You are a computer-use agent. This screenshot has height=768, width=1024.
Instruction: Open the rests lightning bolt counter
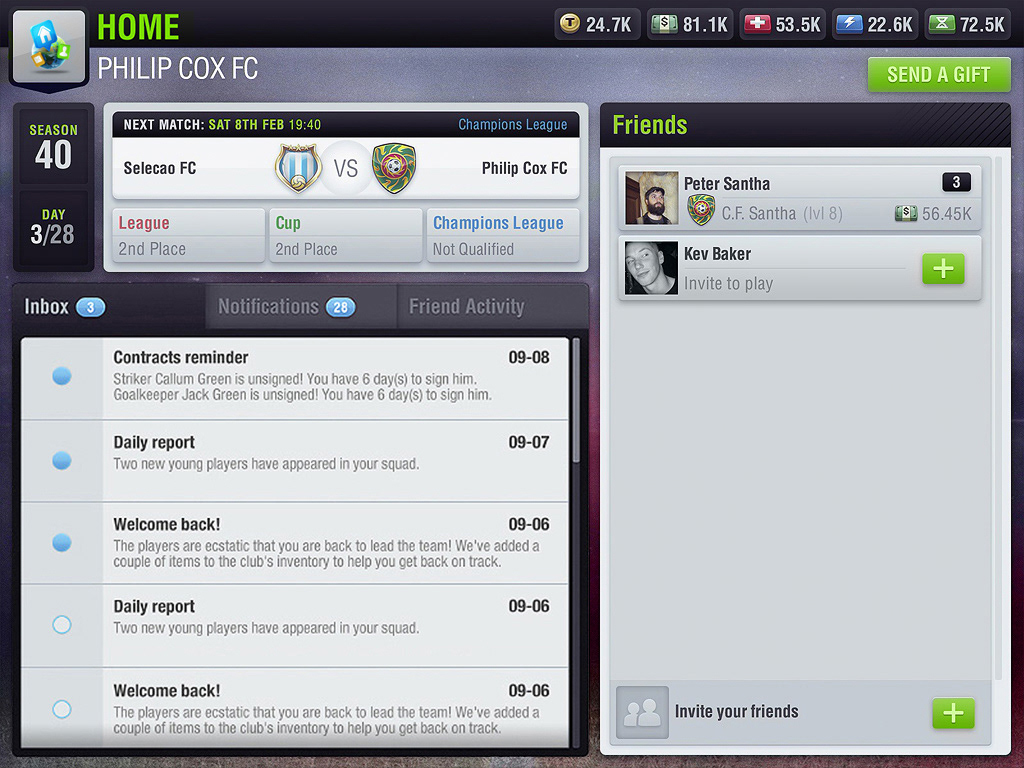[x=874, y=25]
